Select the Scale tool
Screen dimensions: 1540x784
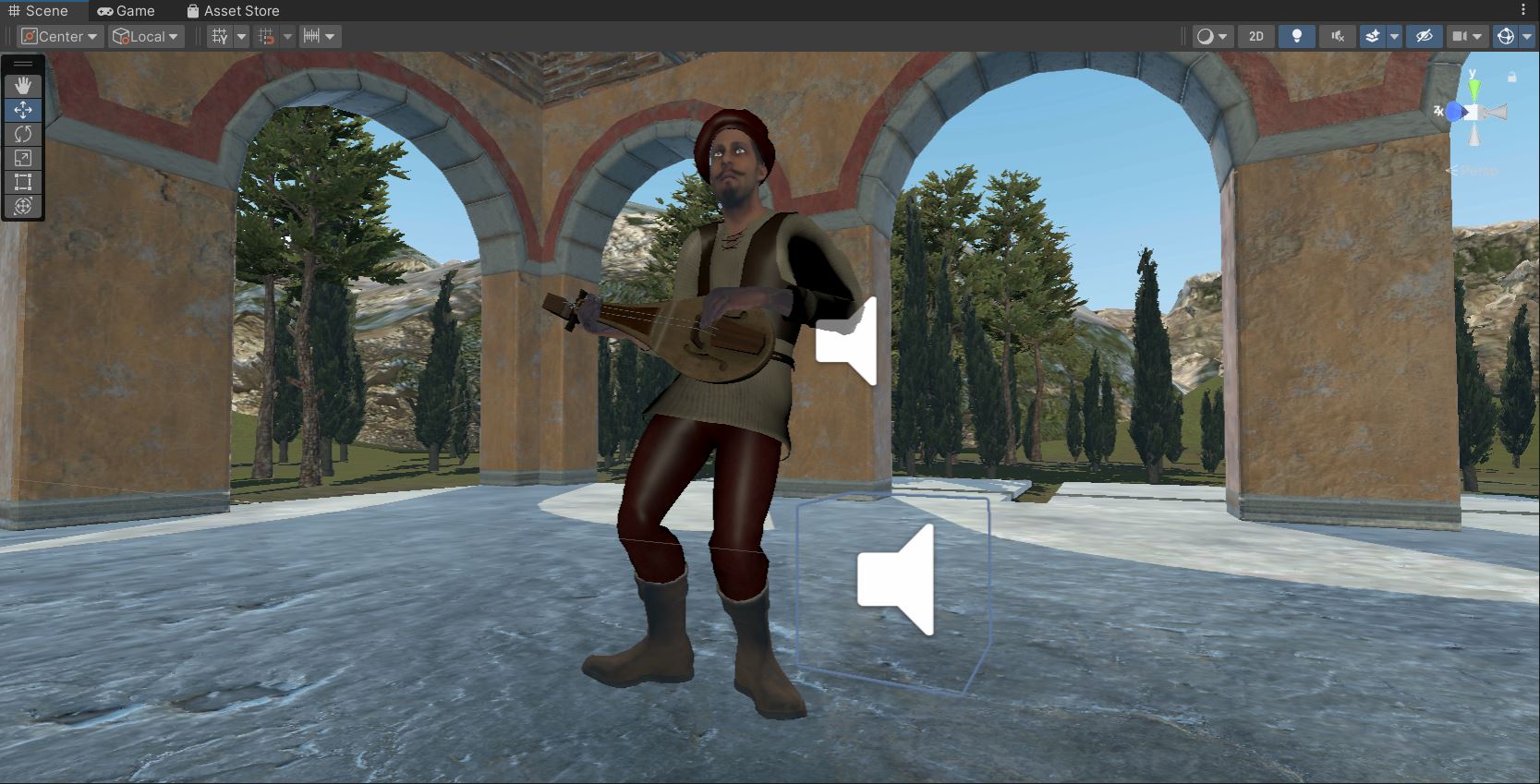pyautogui.click(x=22, y=157)
